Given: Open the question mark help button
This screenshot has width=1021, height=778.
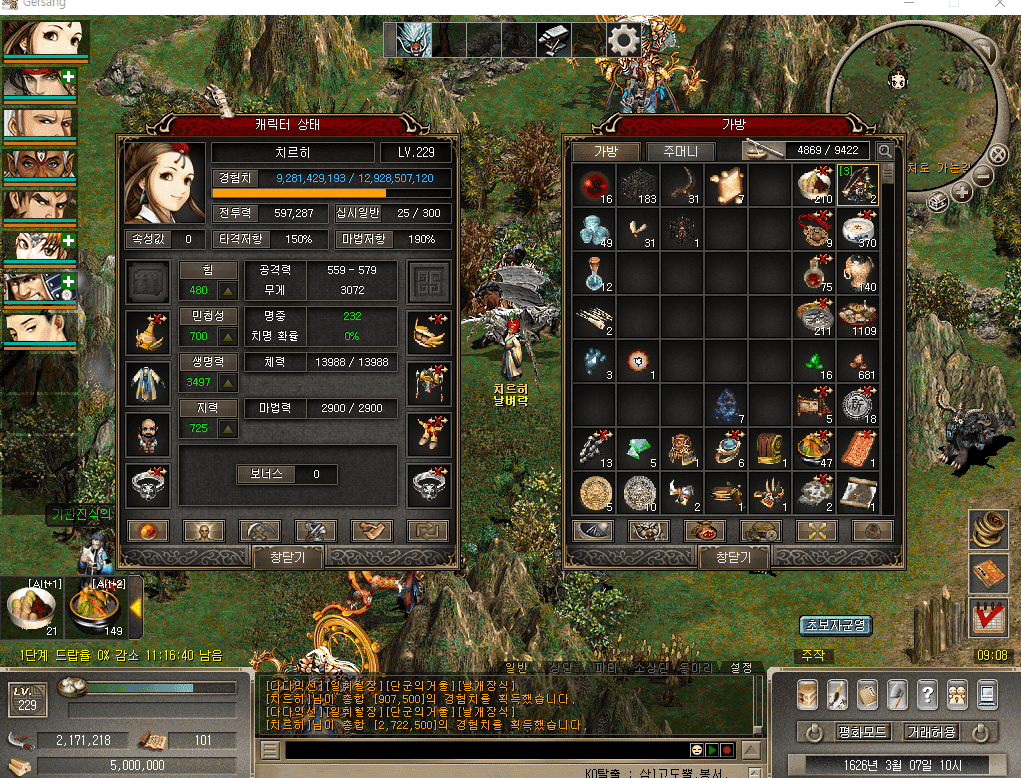Looking at the screenshot, I should click(x=927, y=693).
